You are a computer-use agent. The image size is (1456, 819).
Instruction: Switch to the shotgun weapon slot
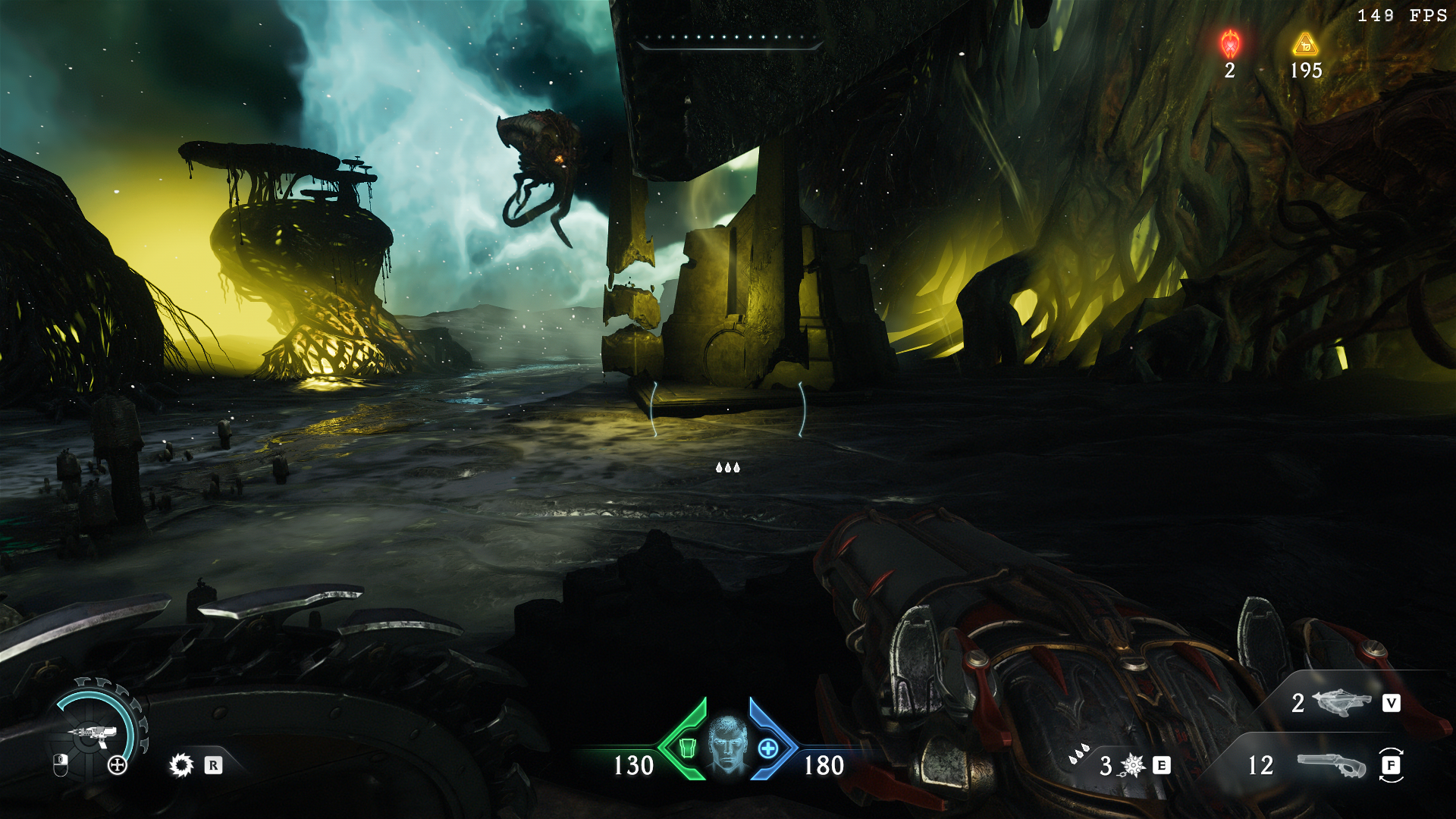1331,765
